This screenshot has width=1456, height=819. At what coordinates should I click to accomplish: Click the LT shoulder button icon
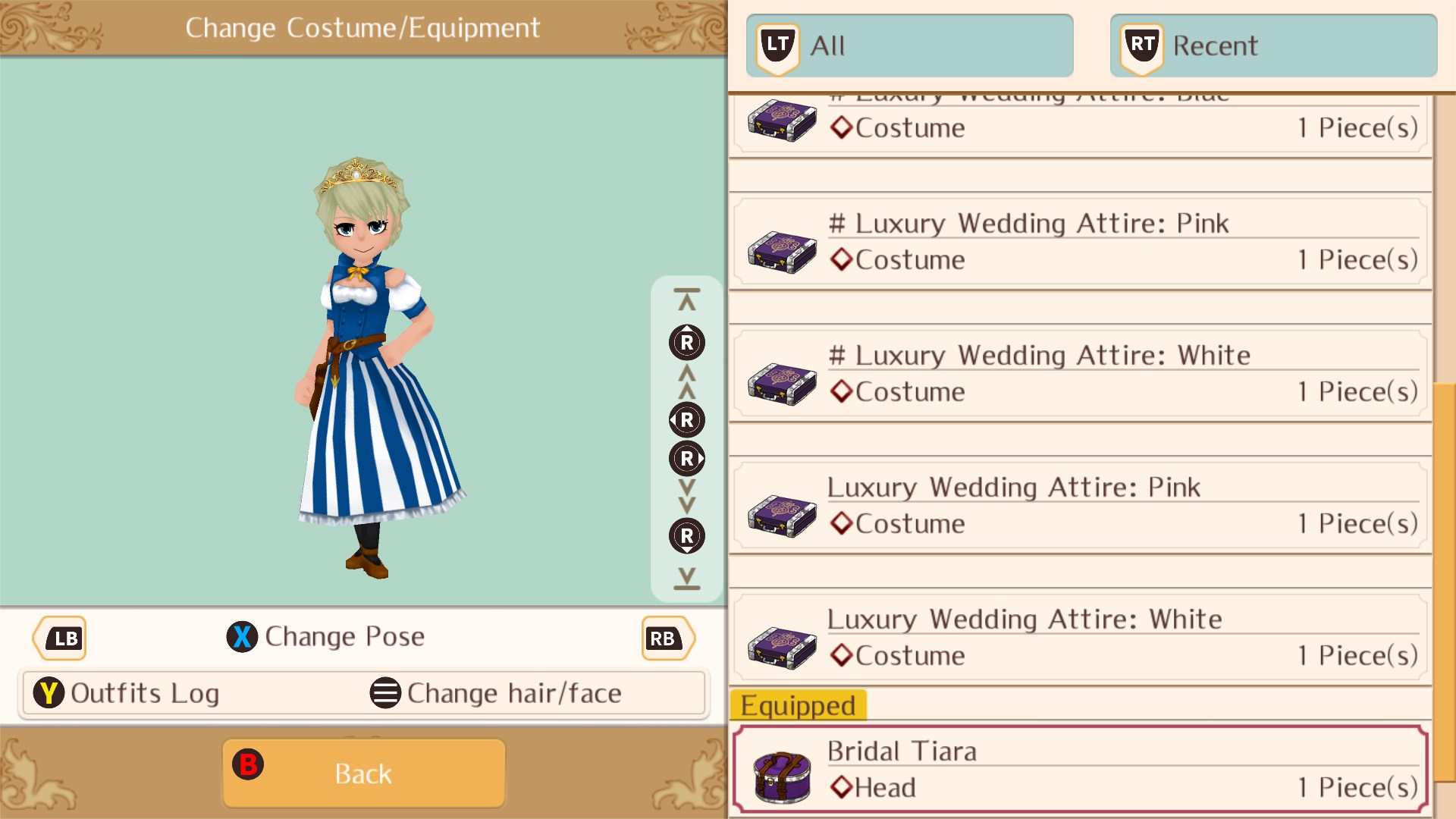coord(776,45)
